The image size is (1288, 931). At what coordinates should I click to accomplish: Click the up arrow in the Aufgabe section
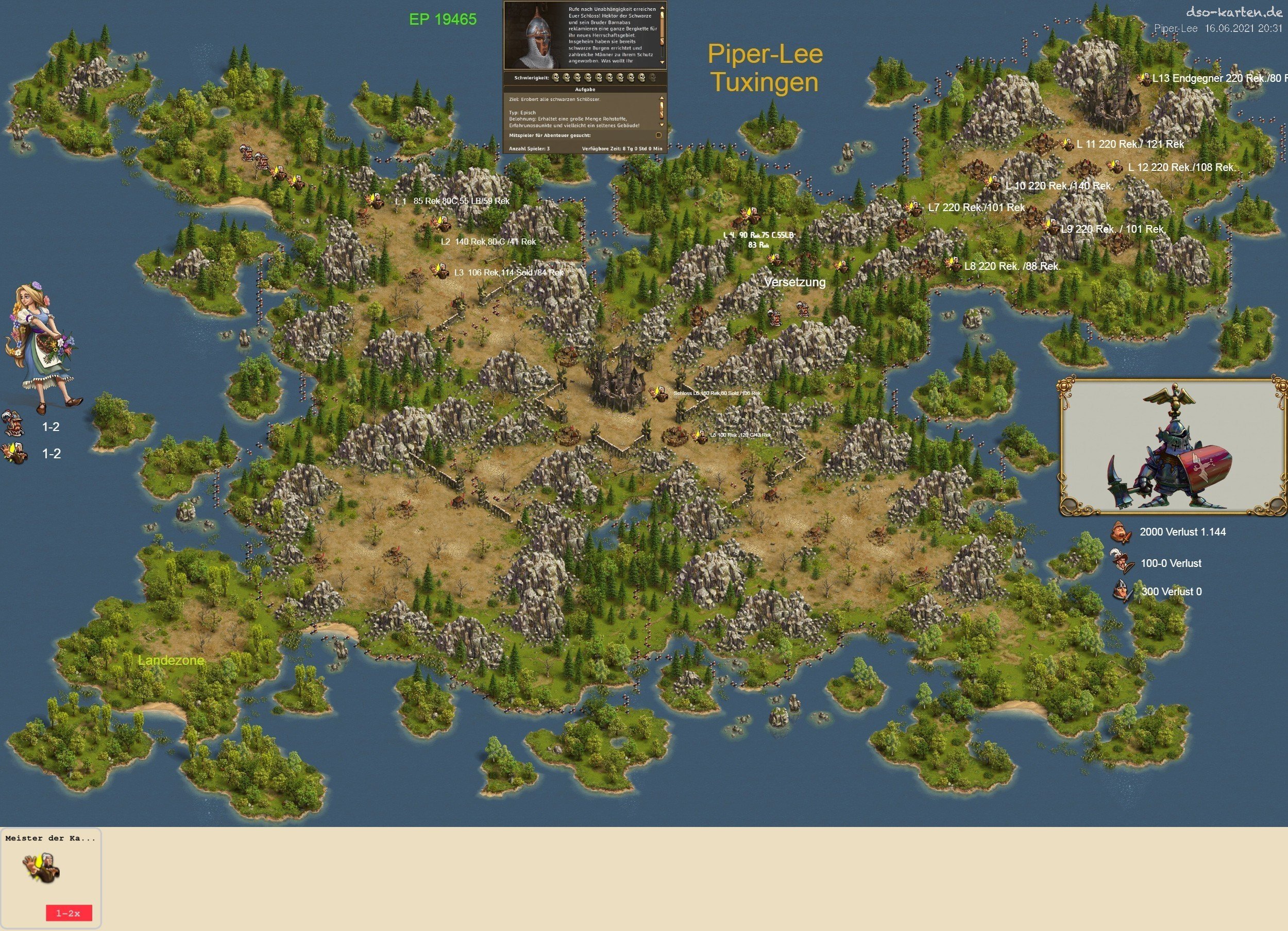pyautogui.click(x=661, y=98)
